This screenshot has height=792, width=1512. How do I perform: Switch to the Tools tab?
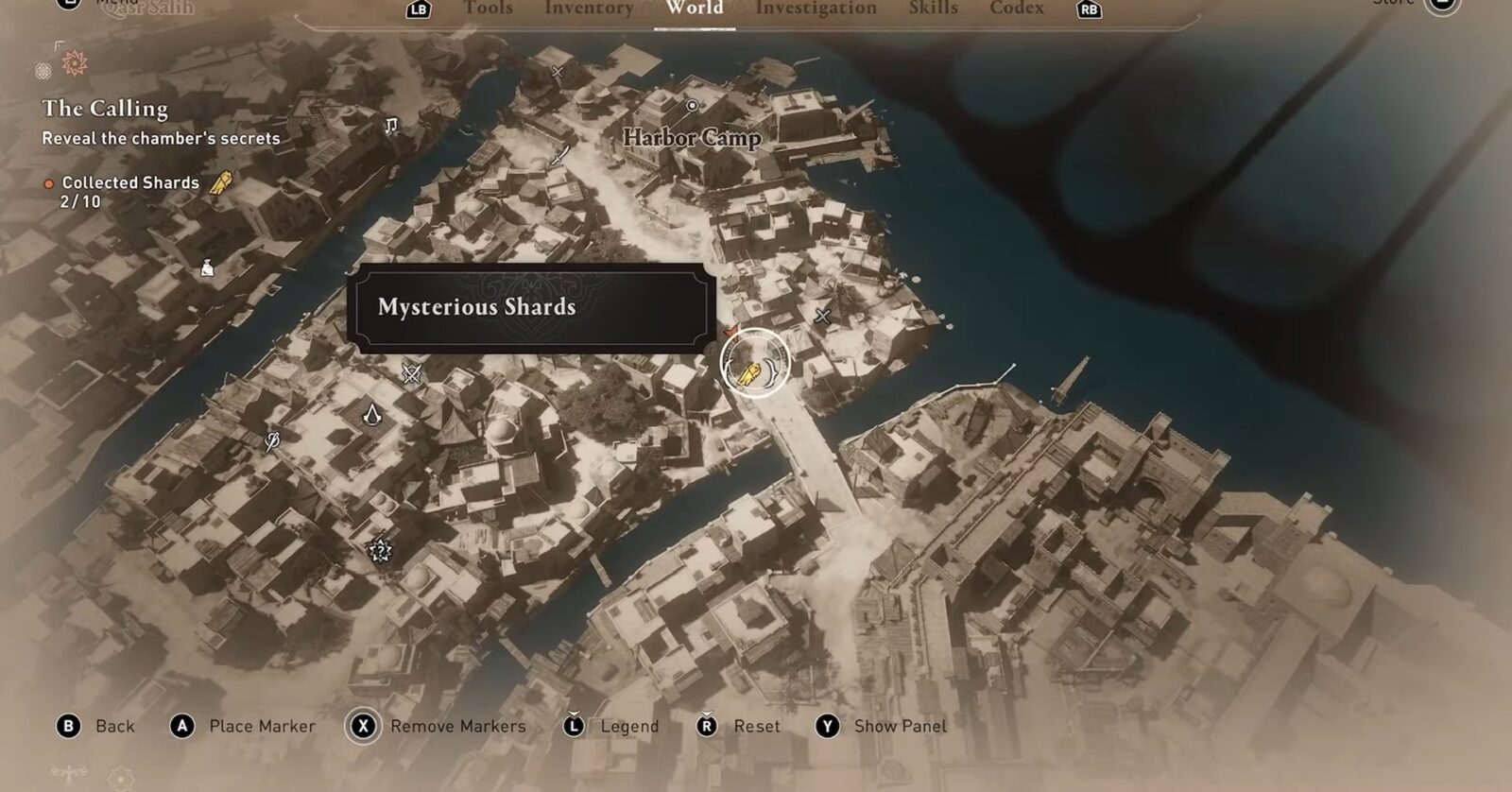[488, 9]
